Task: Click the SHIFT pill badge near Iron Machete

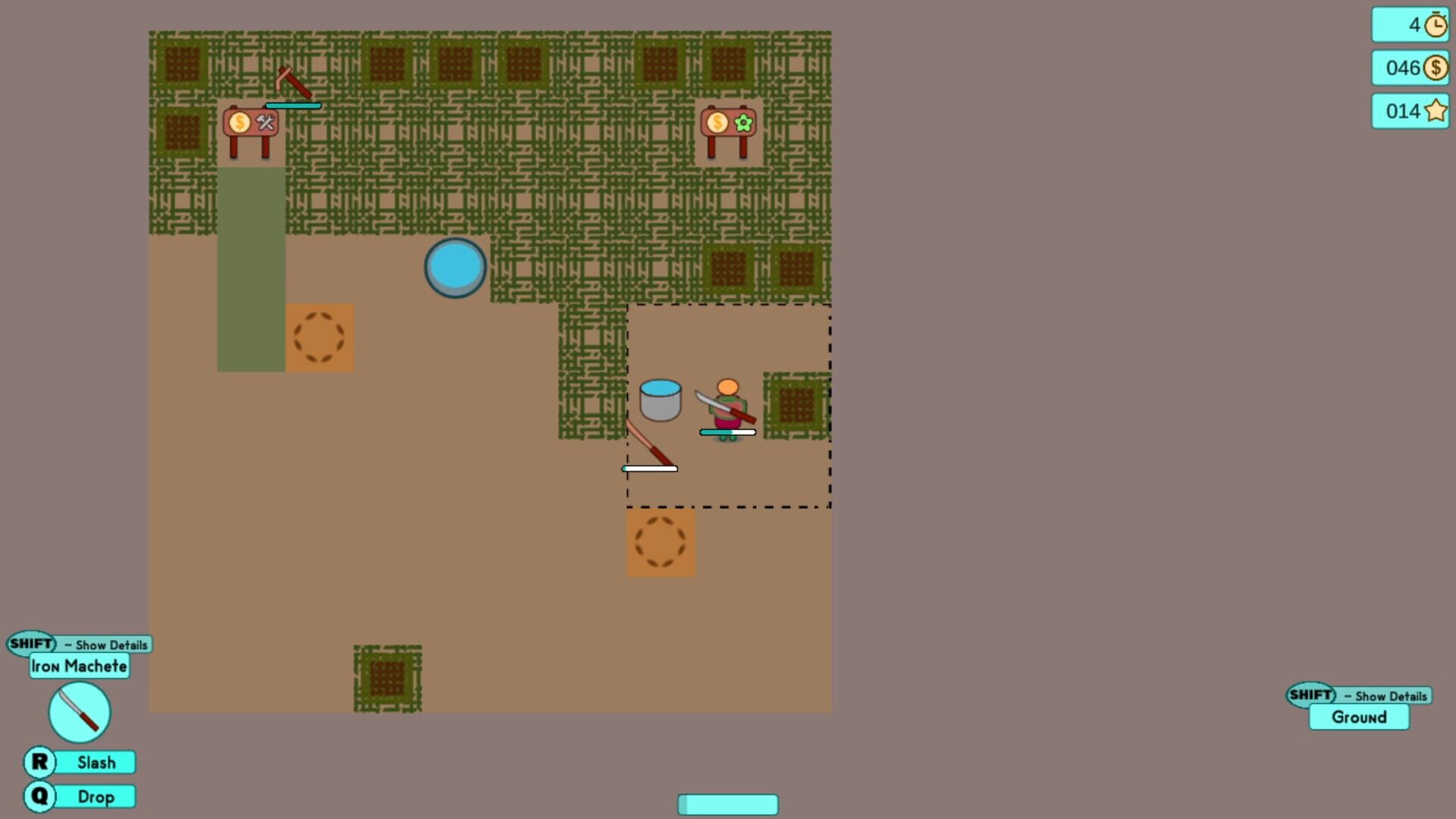Action: [x=32, y=644]
